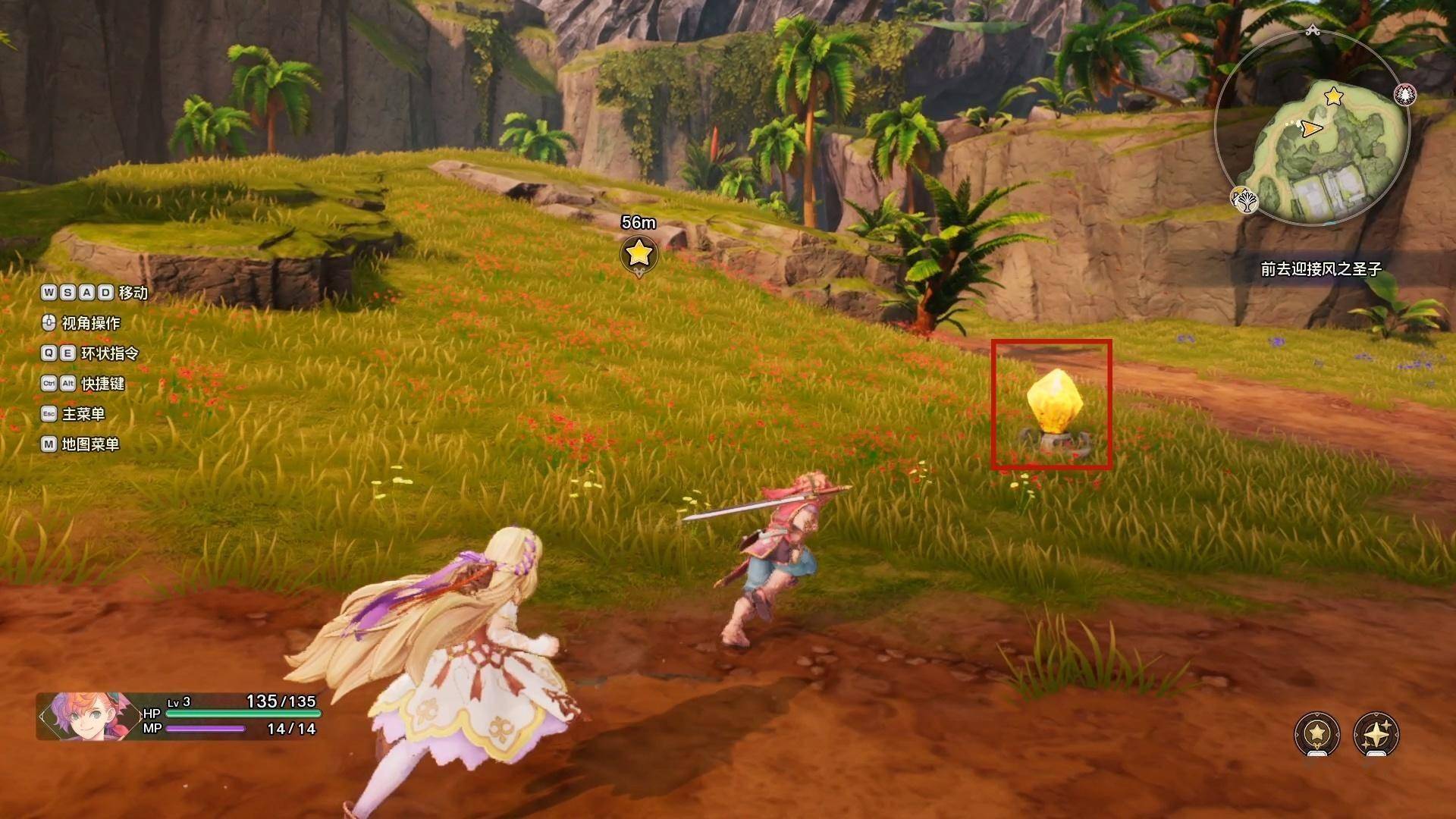Select the star quest marker on minimap
Viewport: 1456px width, 819px height.
tap(1333, 97)
